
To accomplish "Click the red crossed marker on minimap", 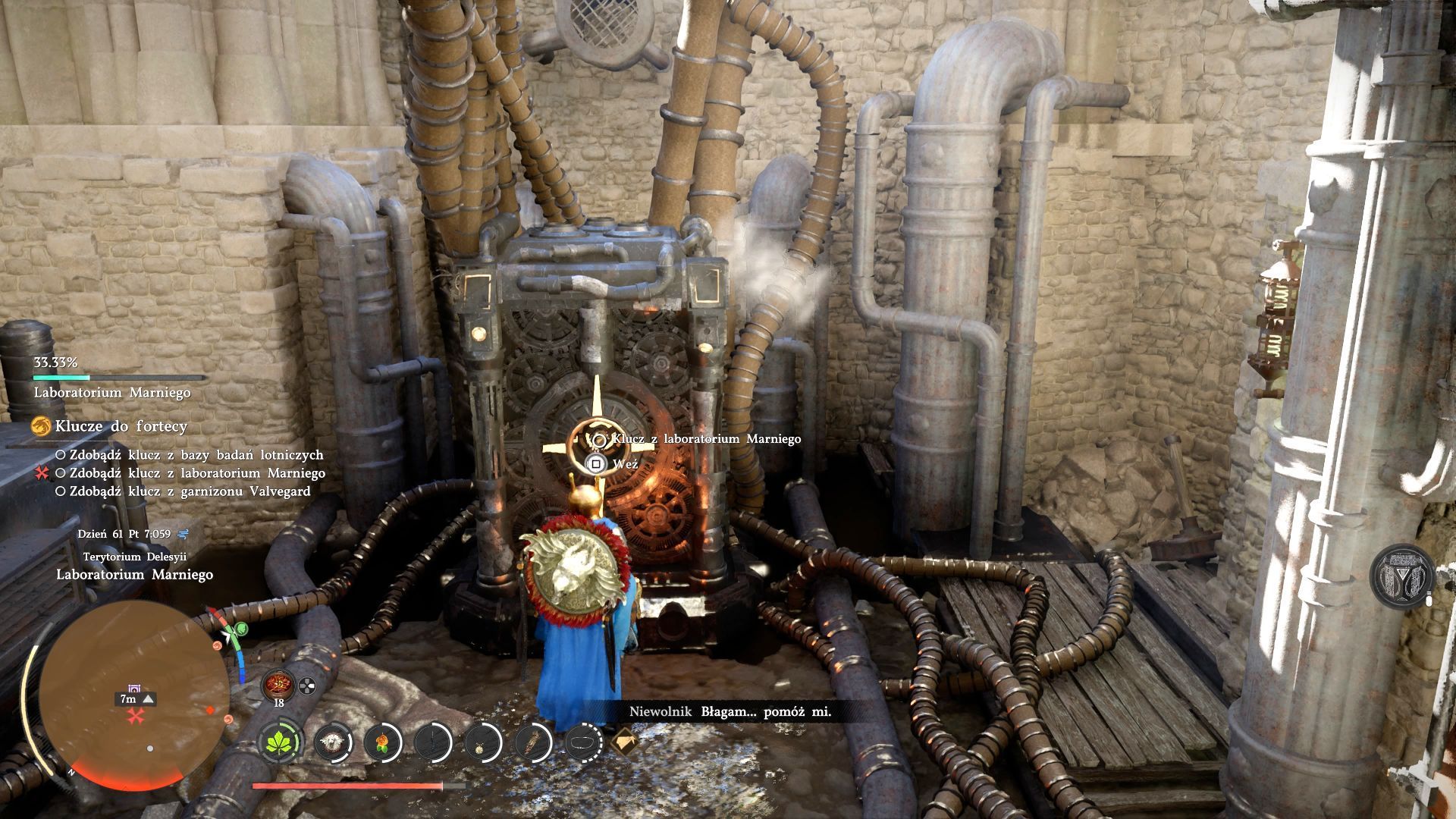I will tap(136, 716).
